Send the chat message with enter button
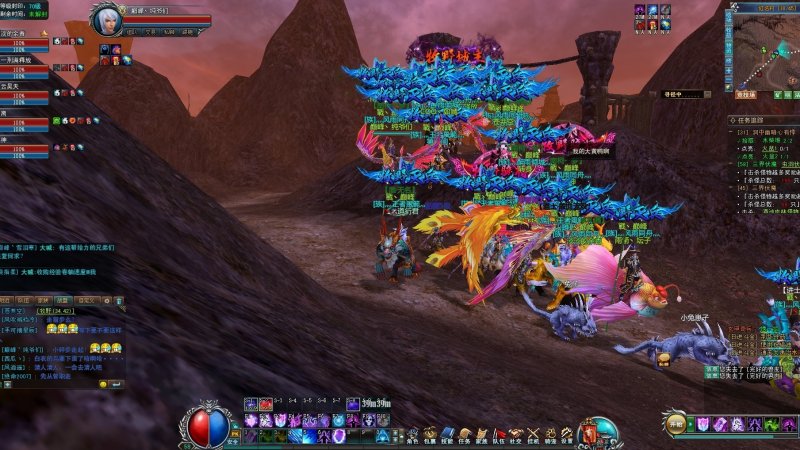The width and height of the screenshot is (800, 450). tap(116, 383)
